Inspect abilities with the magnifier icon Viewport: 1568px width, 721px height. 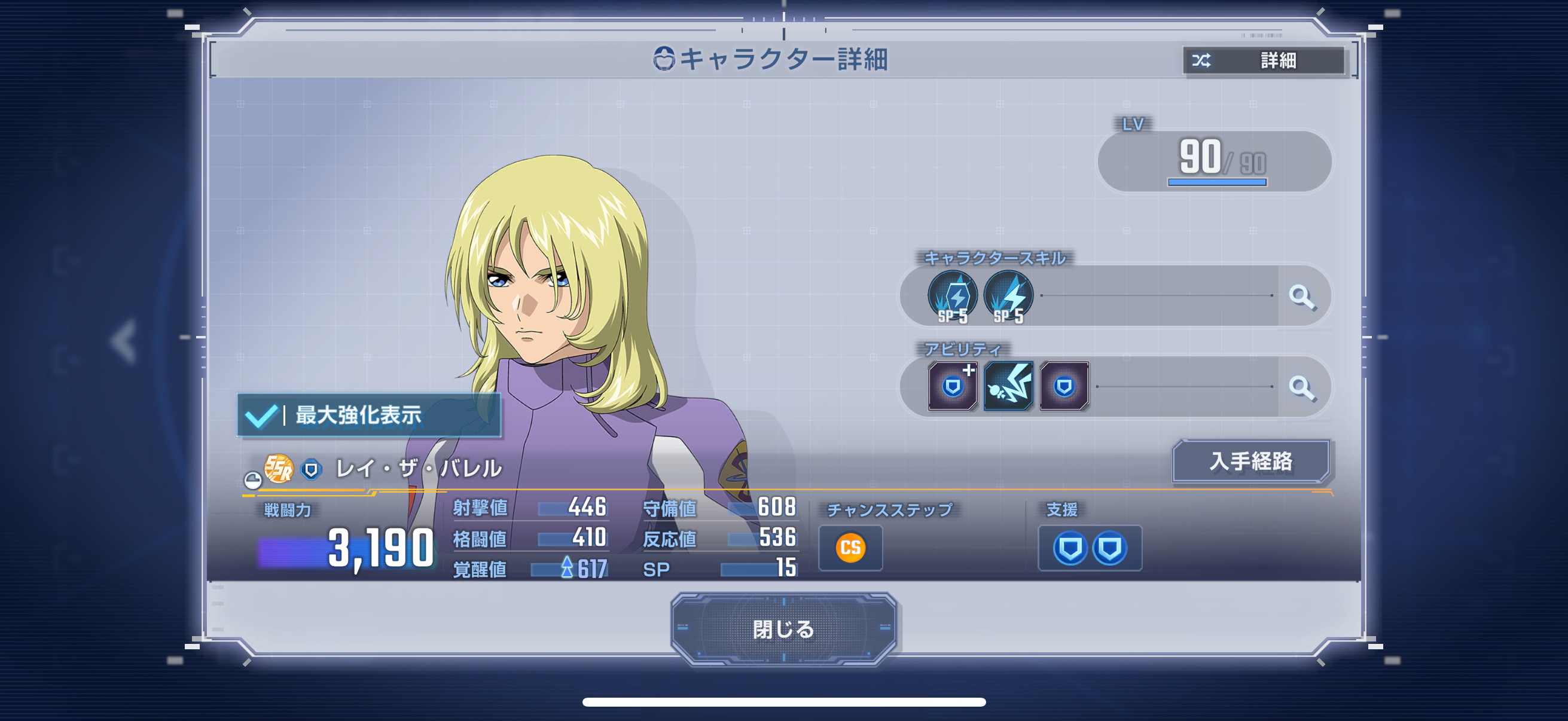point(1301,387)
